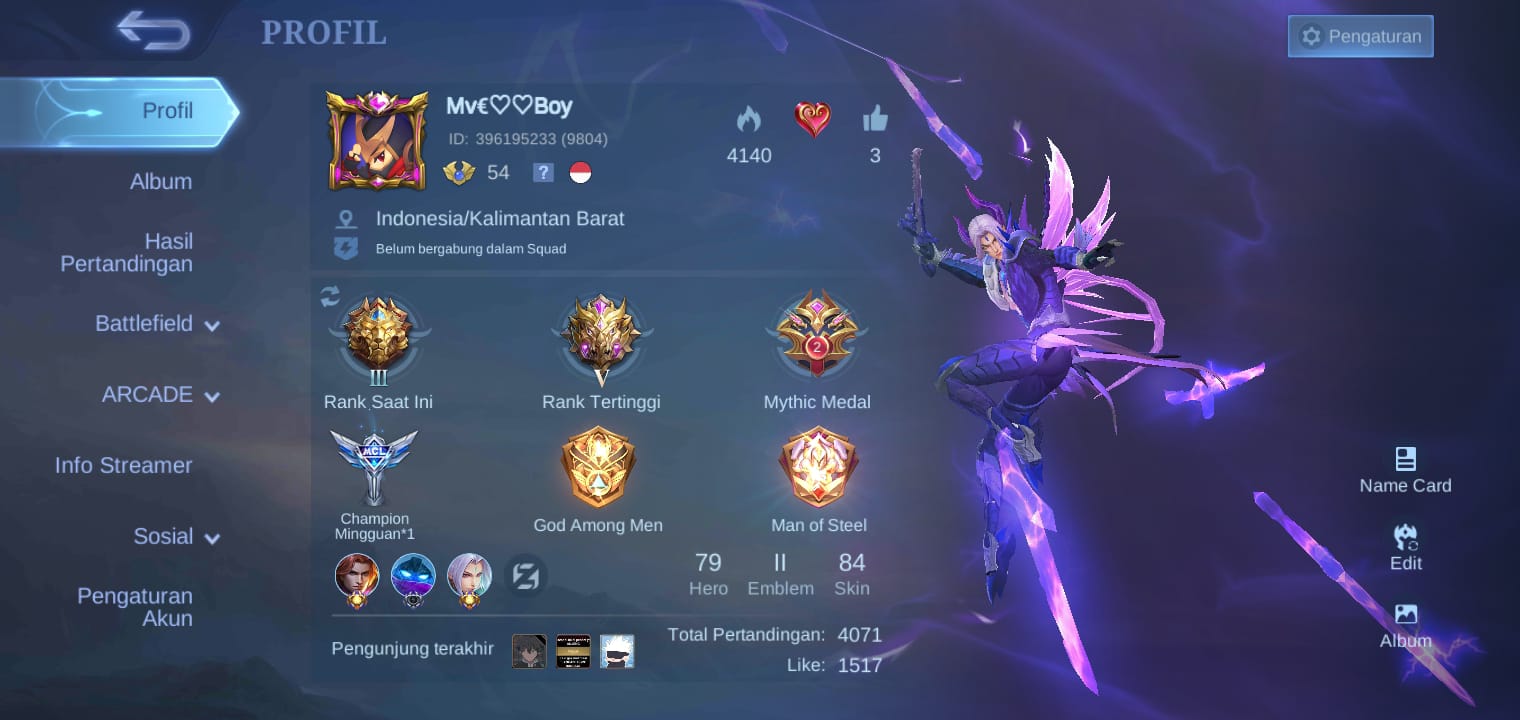Click the blue question mark icon
1520x720 pixels.
coord(542,173)
